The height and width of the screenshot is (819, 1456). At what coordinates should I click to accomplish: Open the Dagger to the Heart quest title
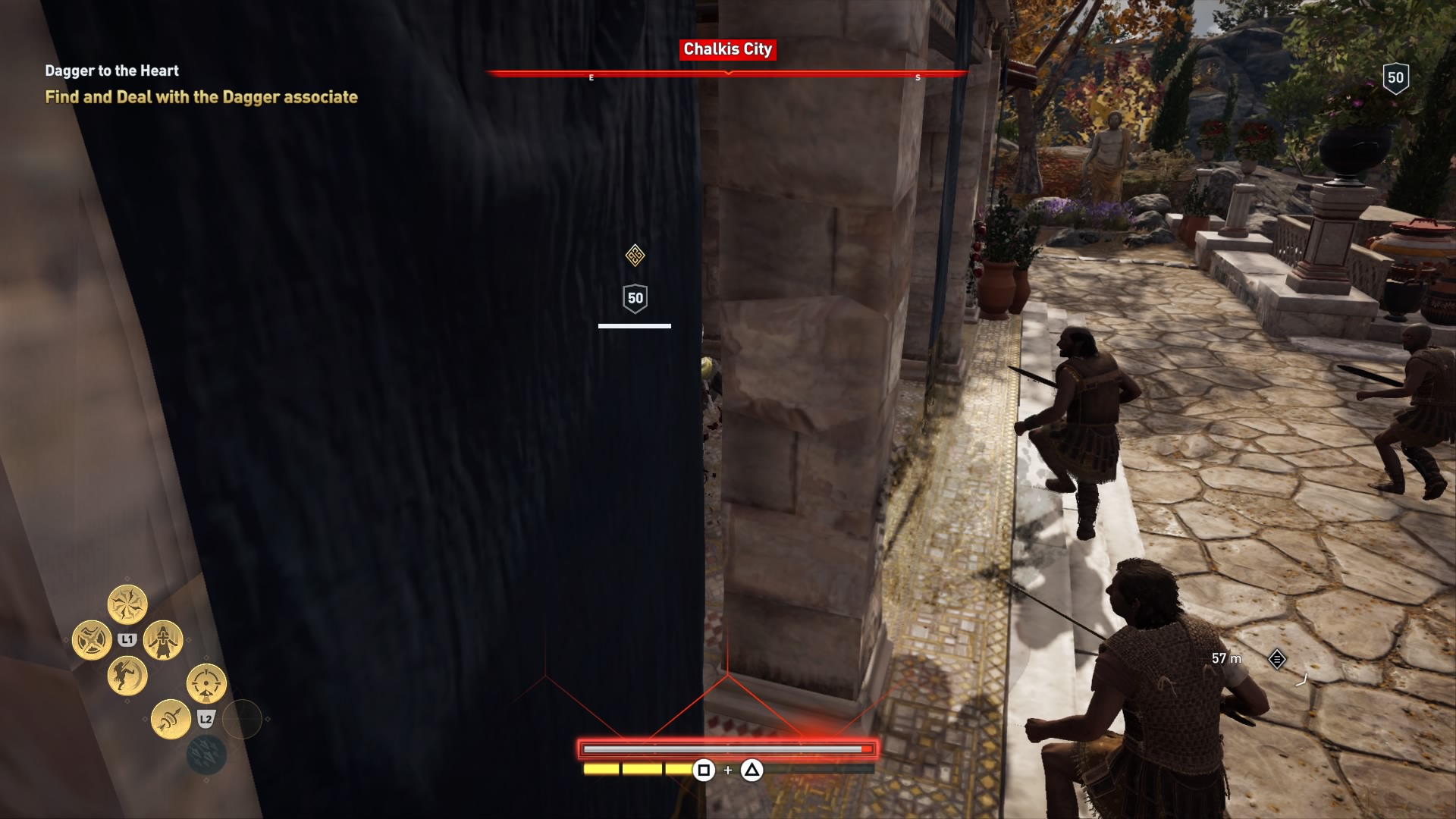111,71
